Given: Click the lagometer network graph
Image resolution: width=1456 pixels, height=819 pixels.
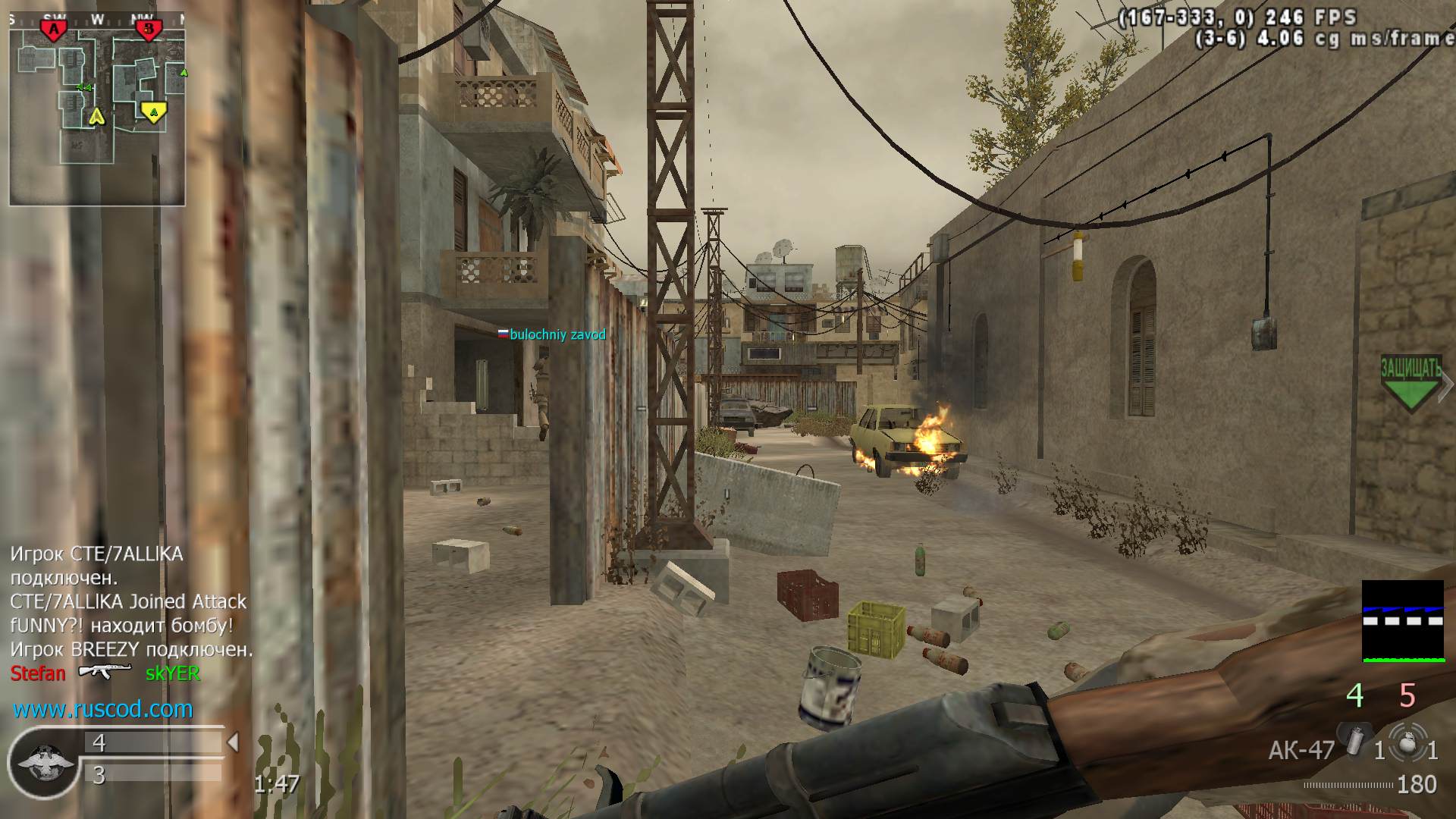Looking at the screenshot, I should point(1403,621).
